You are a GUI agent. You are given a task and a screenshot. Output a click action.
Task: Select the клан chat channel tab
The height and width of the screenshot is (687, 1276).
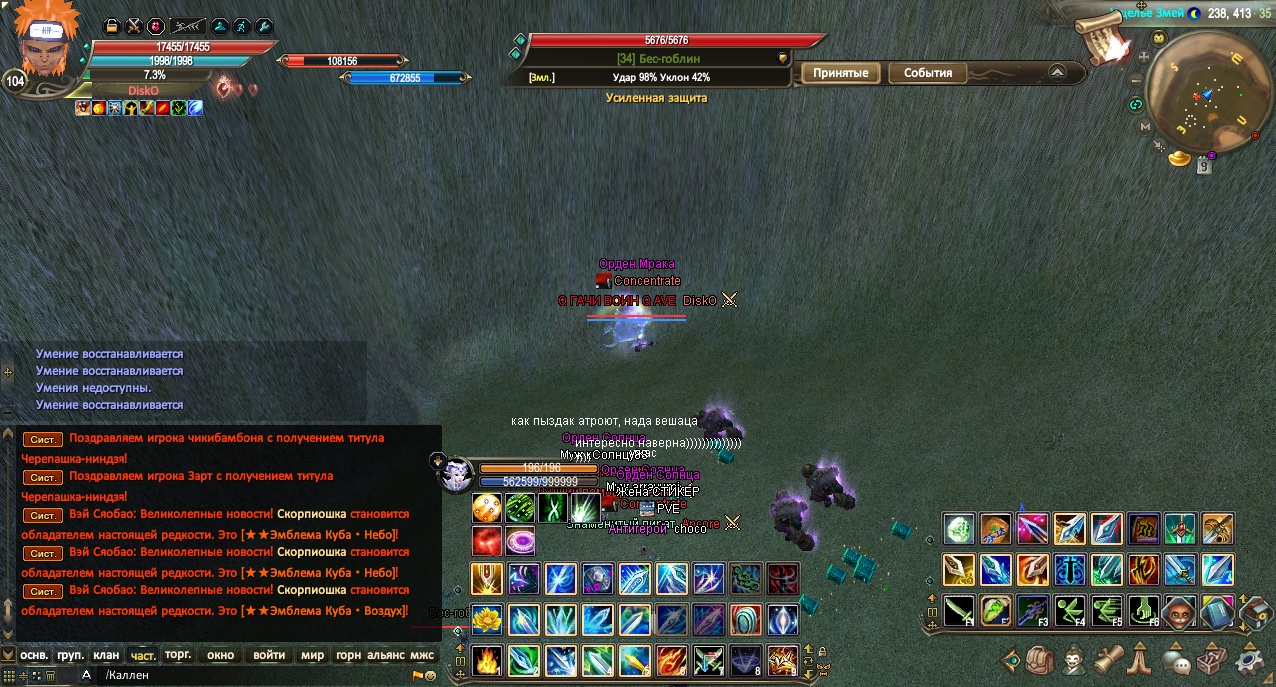click(106, 656)
